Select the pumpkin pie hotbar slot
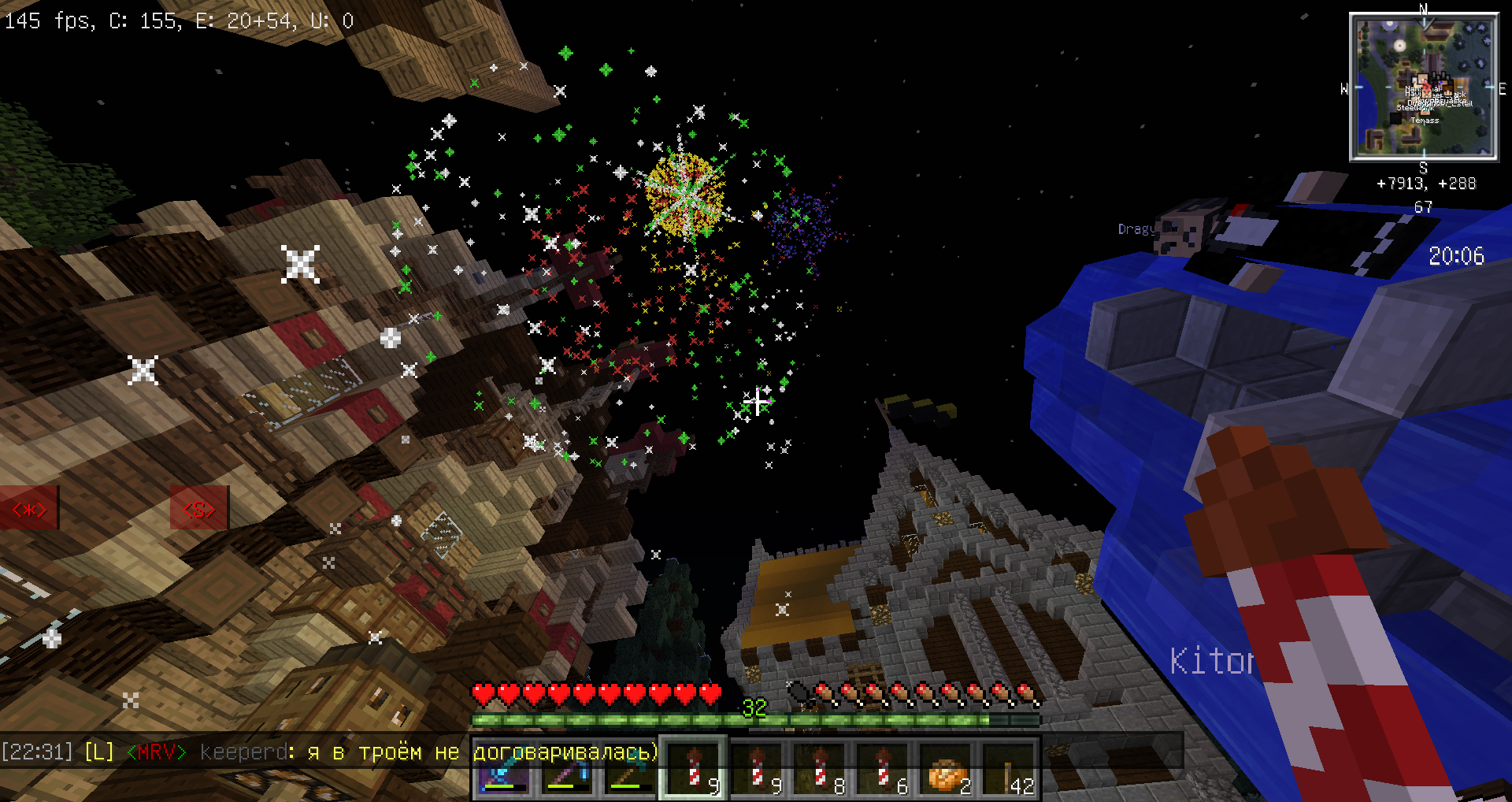The image size is (1512, 802). click(x=945, y=770)
